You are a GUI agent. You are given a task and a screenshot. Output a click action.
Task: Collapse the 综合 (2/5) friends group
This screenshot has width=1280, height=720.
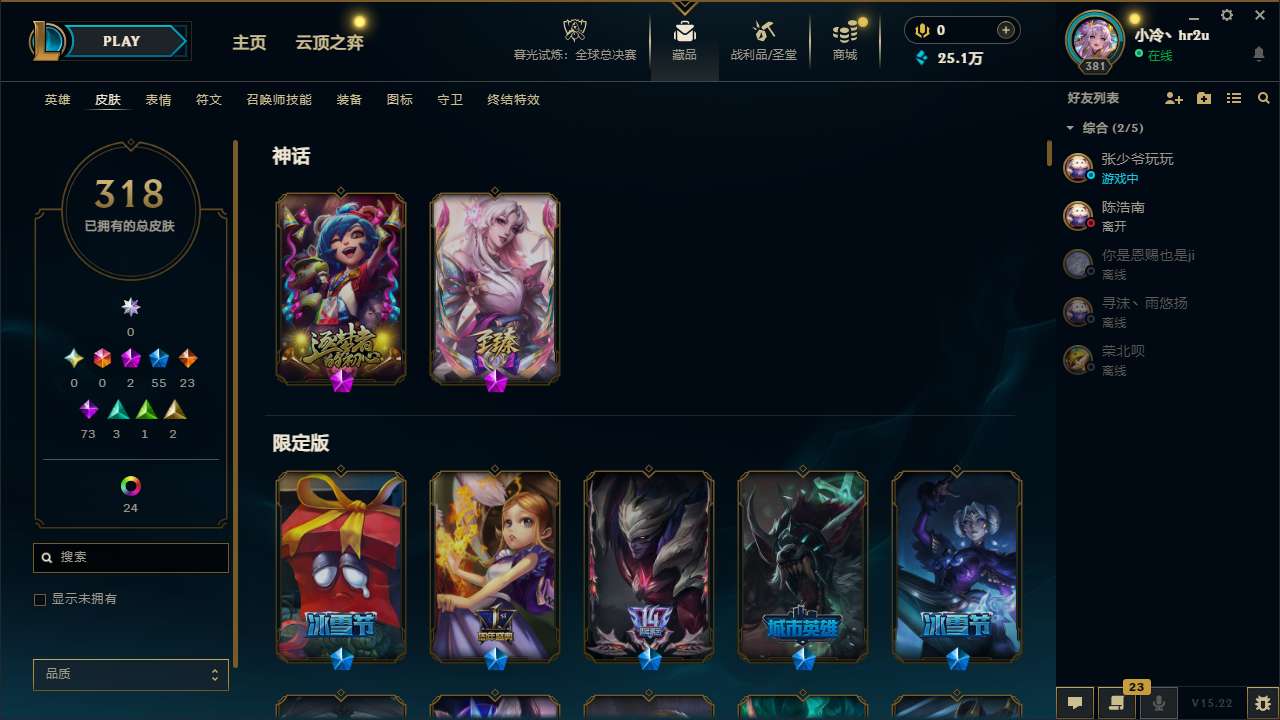pyautogui.click(x=1069, y=128)
